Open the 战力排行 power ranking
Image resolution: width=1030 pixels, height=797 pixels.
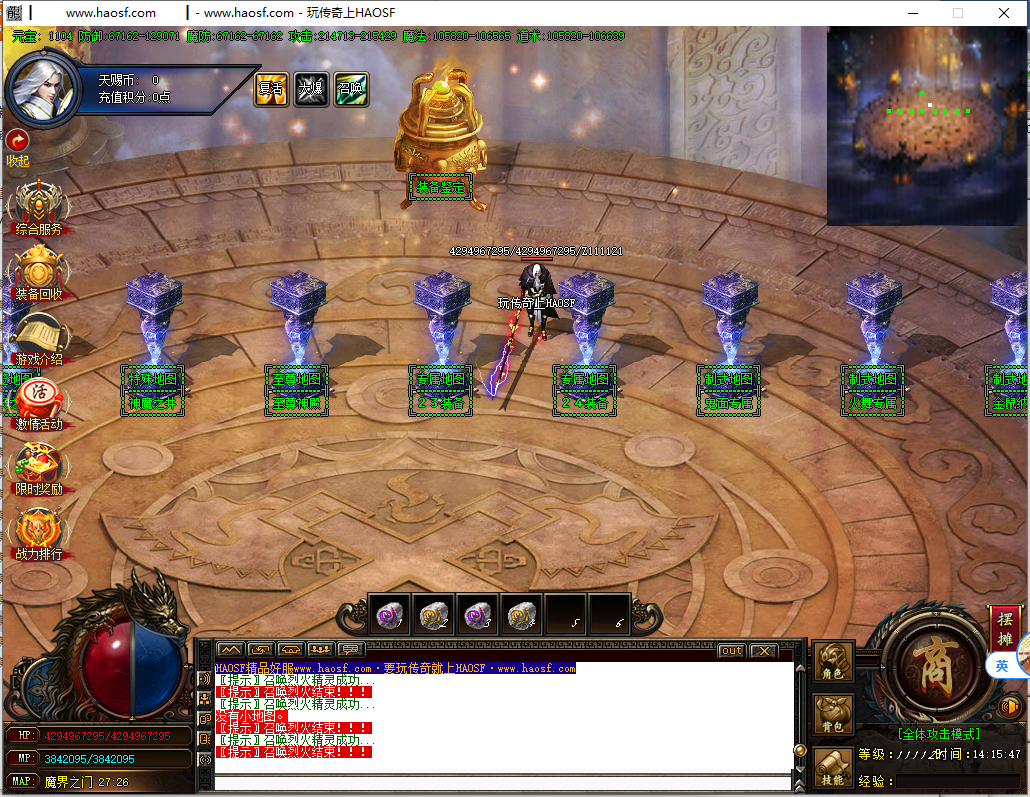pyautogui.click(x=38, y=533)
